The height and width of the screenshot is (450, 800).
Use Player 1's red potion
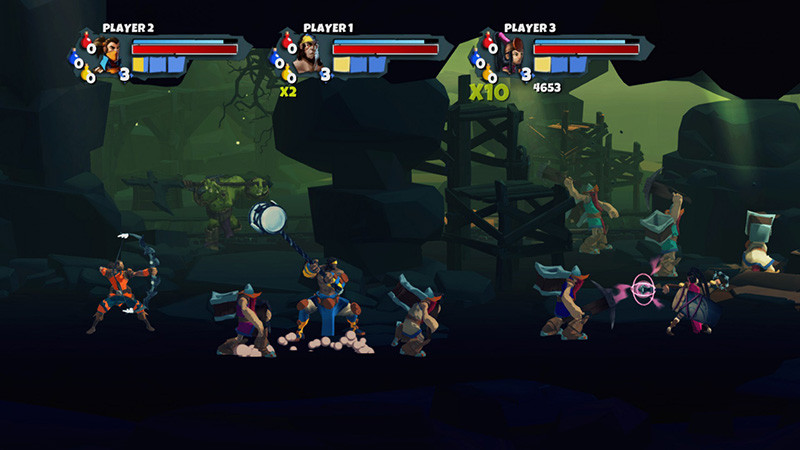point(288,41)
